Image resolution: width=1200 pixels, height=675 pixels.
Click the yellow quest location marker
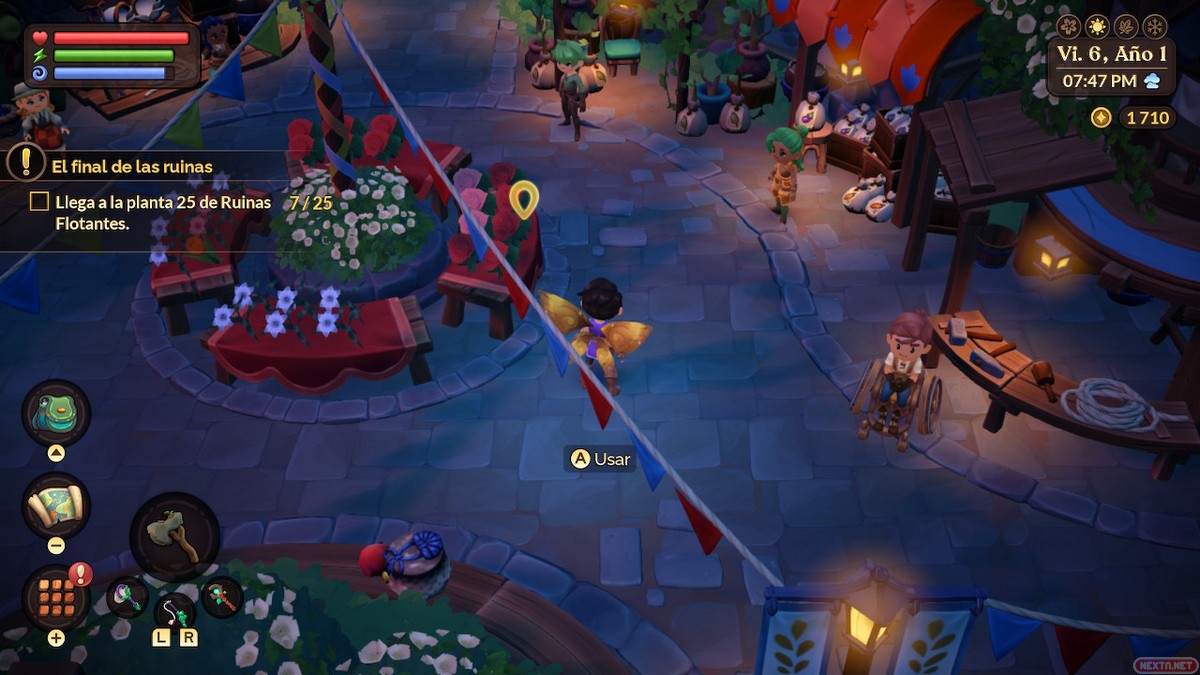click(x=523, y=198)
